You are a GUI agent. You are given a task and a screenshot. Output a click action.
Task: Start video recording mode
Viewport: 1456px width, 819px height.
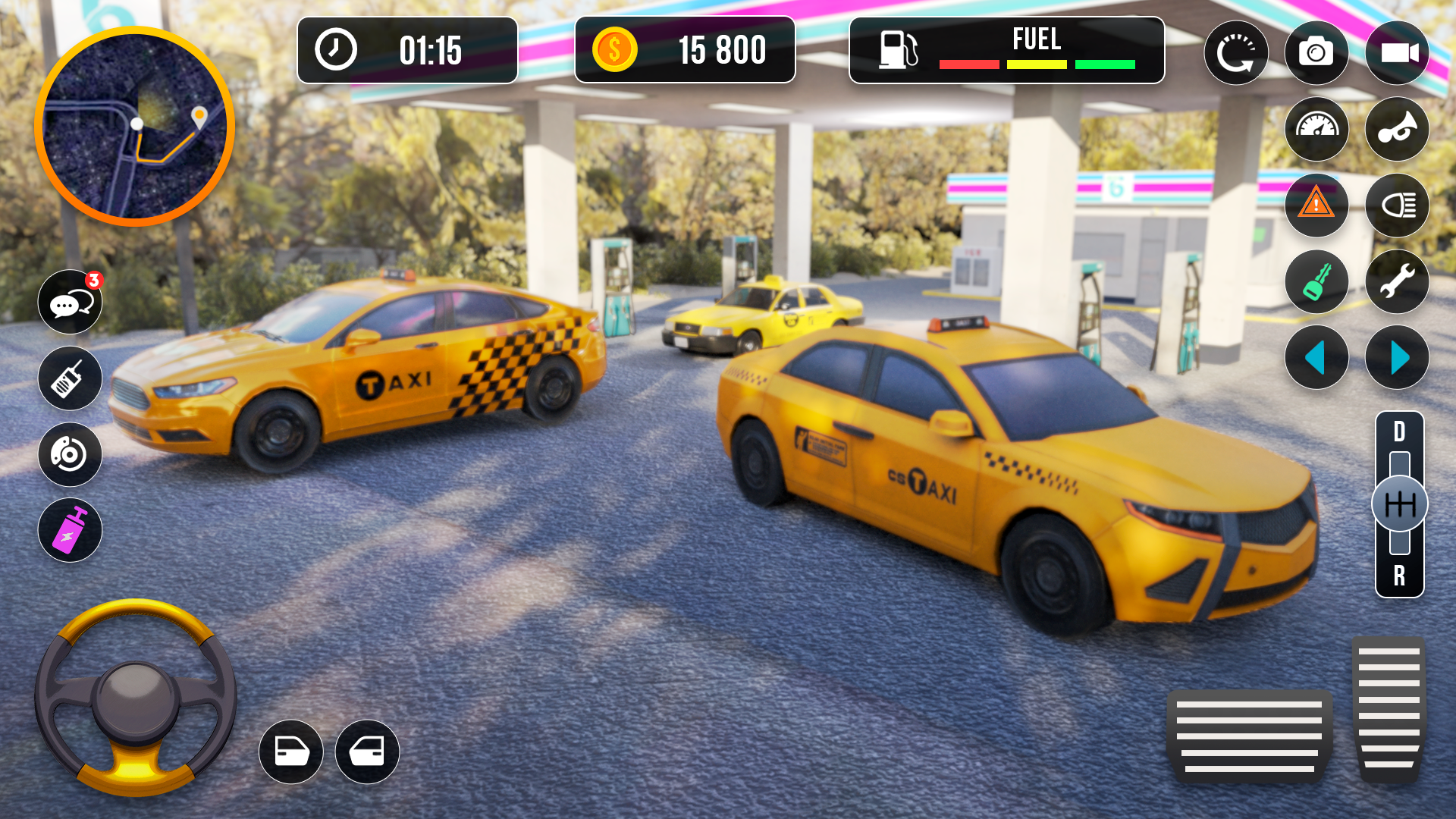1398,52
